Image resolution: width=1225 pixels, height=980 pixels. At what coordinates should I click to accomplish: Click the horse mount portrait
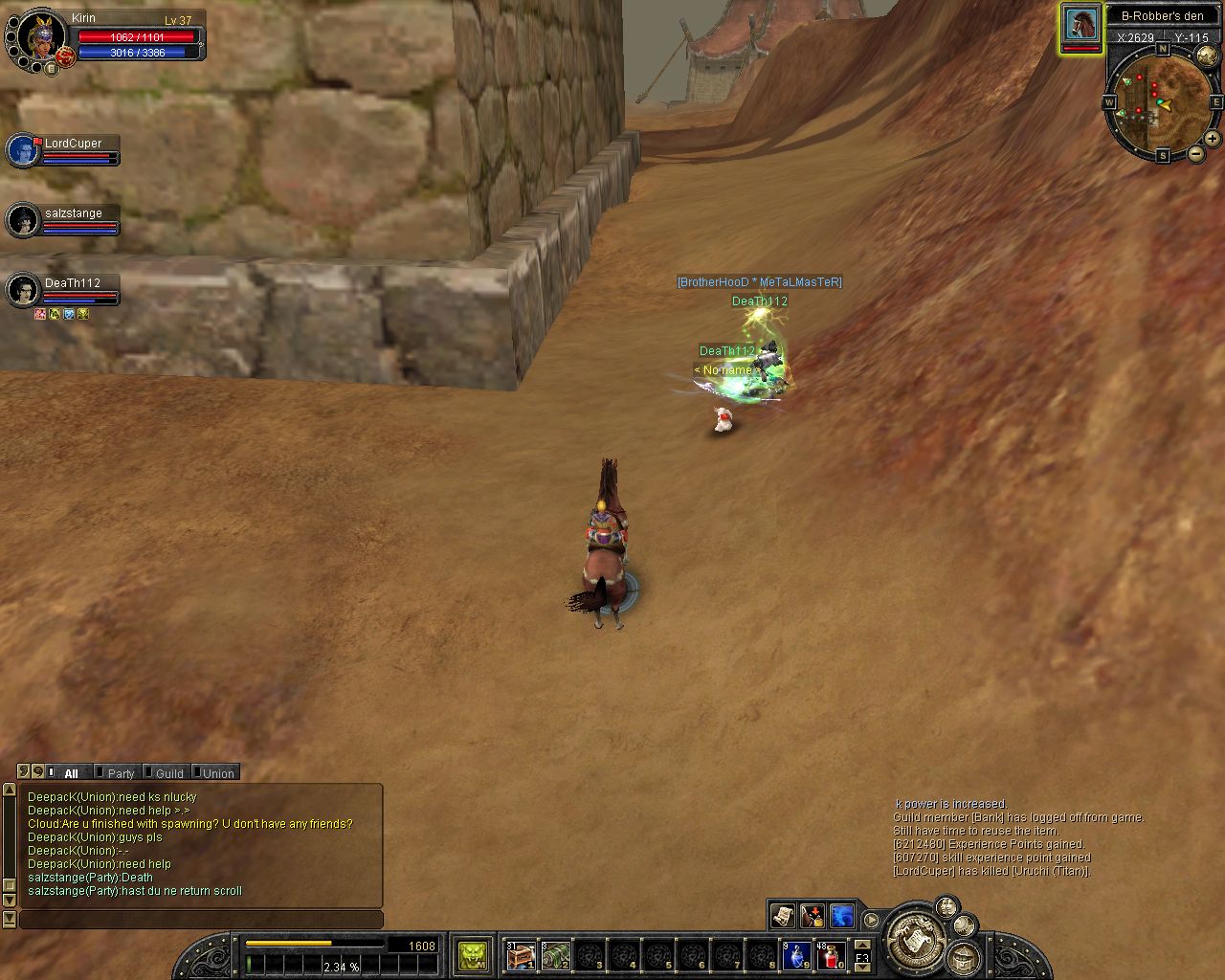click(x=1080, y=24)
